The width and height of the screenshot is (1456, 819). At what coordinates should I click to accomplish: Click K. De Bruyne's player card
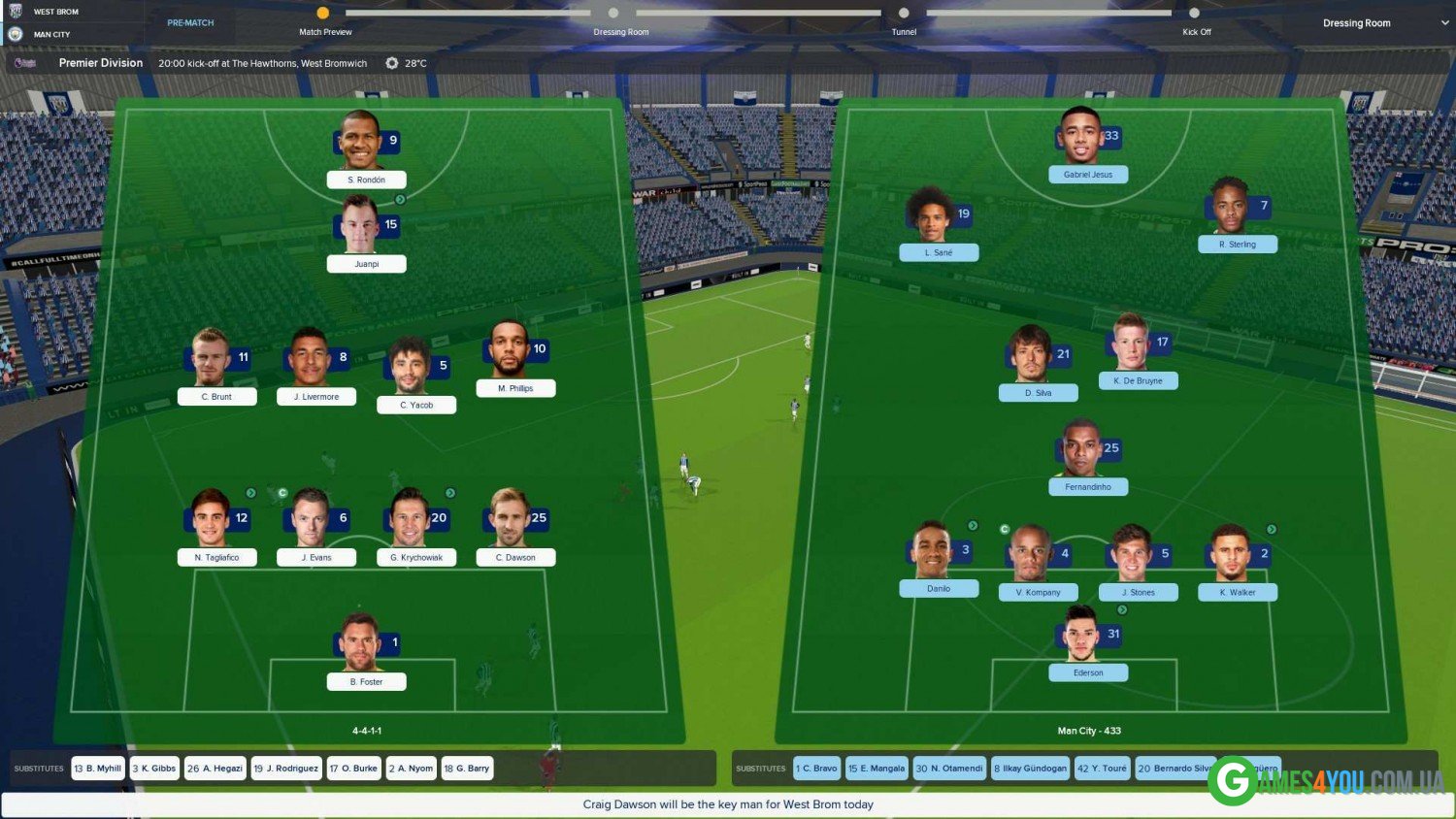tap(1138, 380)
